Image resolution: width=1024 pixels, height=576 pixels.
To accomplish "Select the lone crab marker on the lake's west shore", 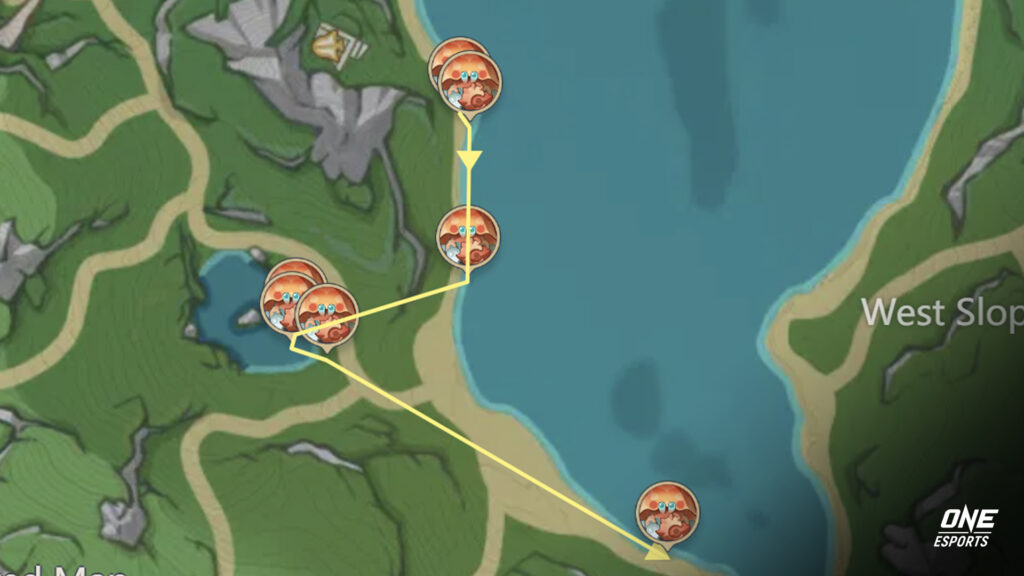I will point(468,237).
